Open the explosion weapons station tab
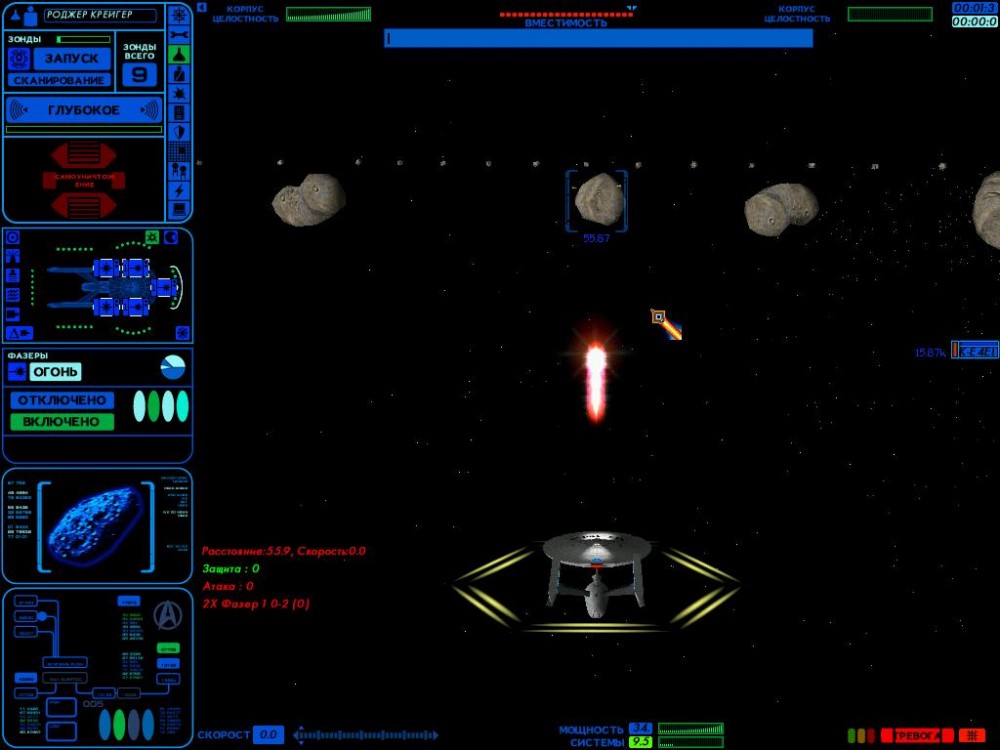The height and width of the screenshot is (750, 1000). click(x=179, y=93)
